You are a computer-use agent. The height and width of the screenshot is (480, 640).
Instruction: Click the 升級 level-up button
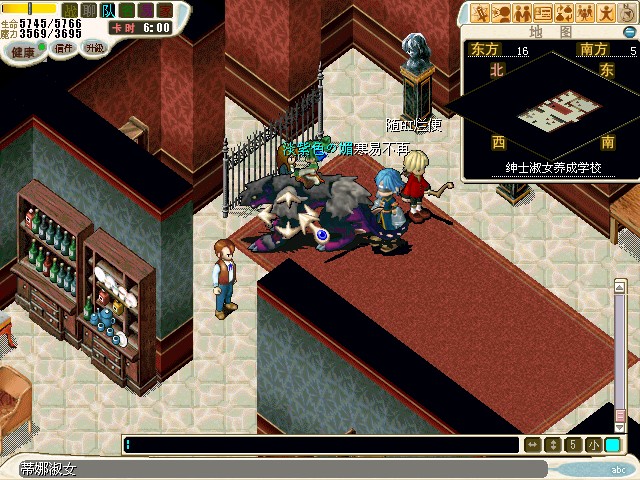pyautogui.click(x=94, y=49)
